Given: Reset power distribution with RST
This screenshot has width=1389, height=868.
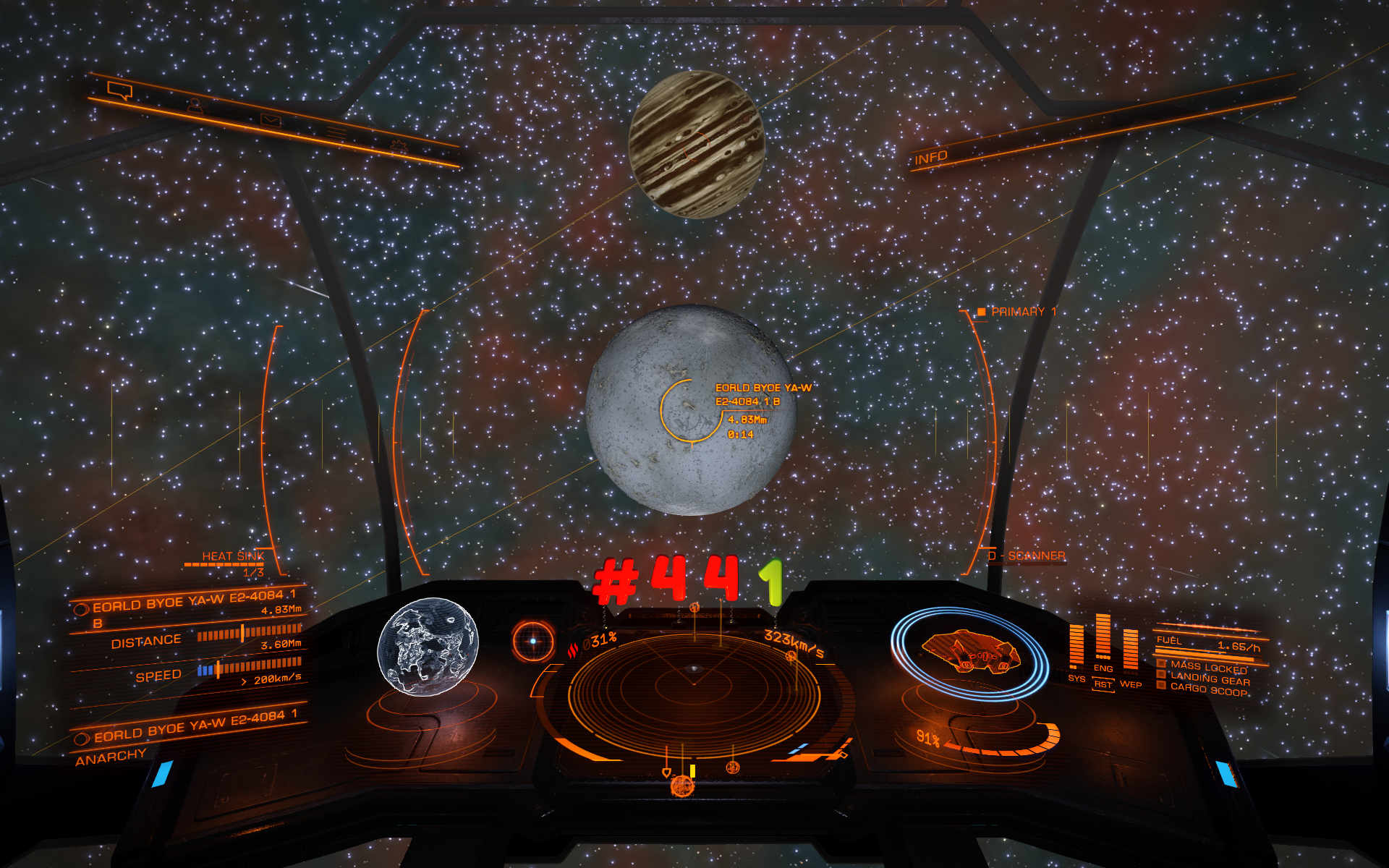Looking at the screenshot, I should pos(1103,684).
